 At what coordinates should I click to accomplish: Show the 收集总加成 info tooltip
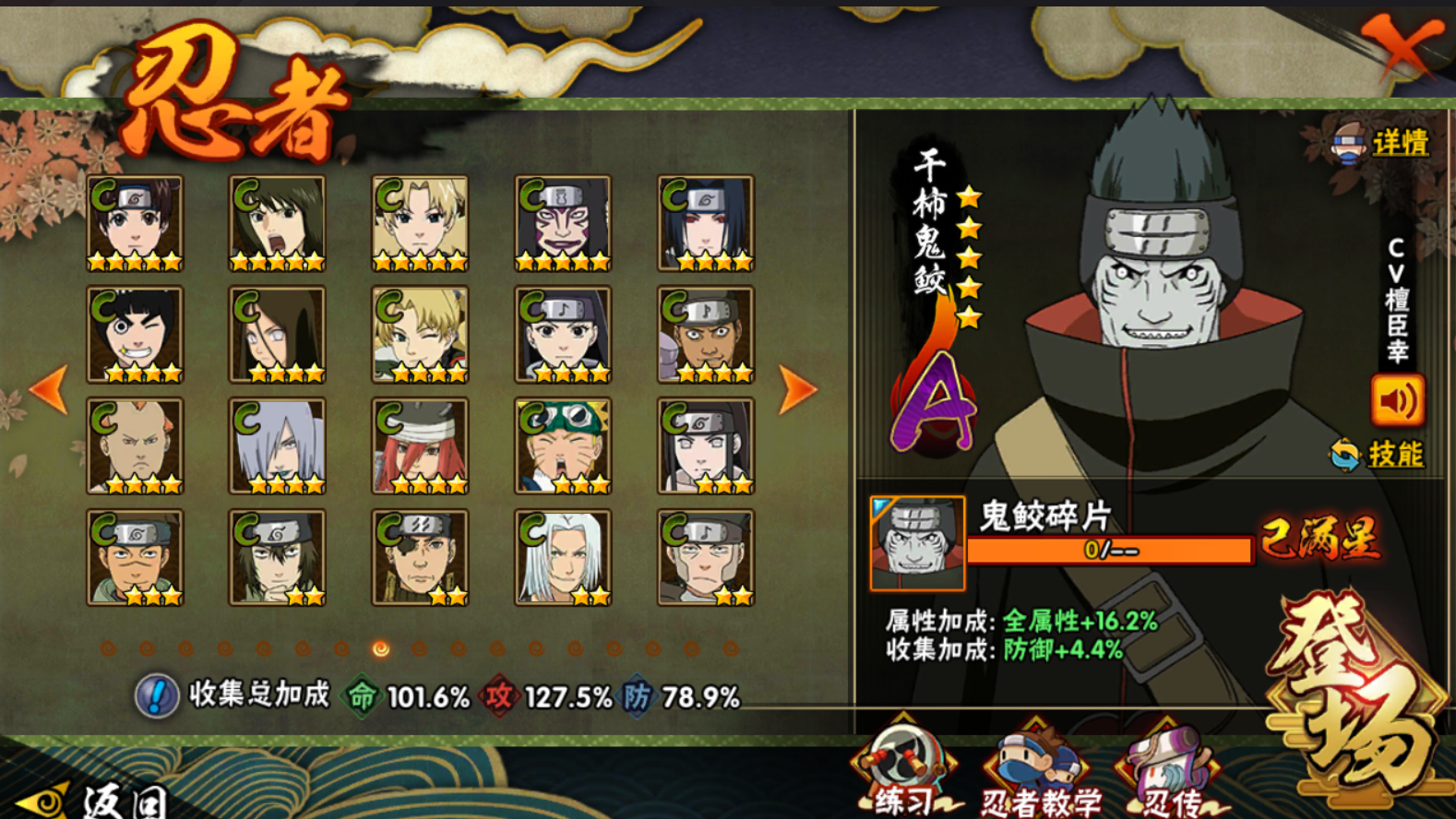(157, 694)
